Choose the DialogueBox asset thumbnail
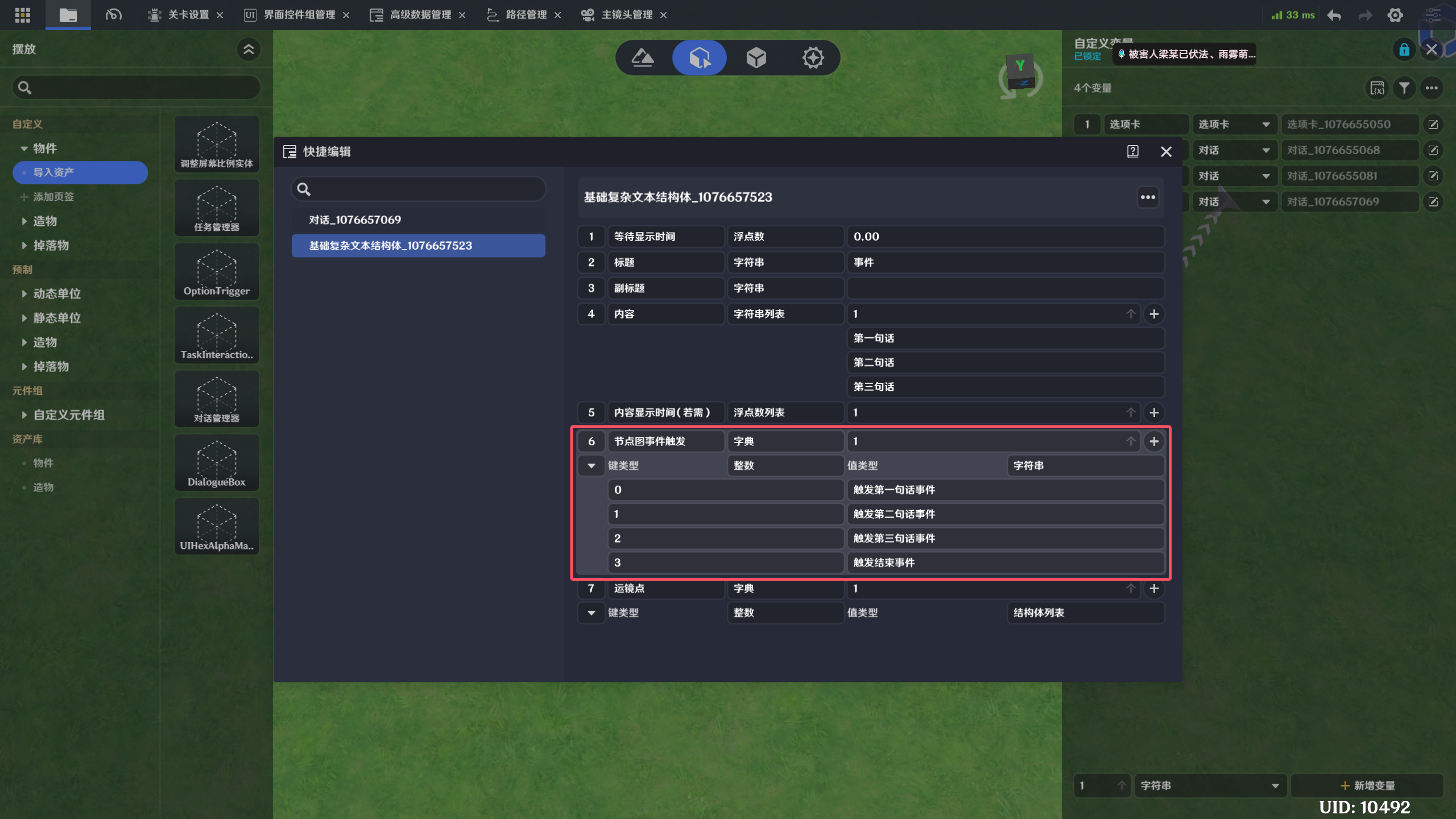The width and height of the screenshot is (1456, 819). pyautogui.click(x=217, y=463)
